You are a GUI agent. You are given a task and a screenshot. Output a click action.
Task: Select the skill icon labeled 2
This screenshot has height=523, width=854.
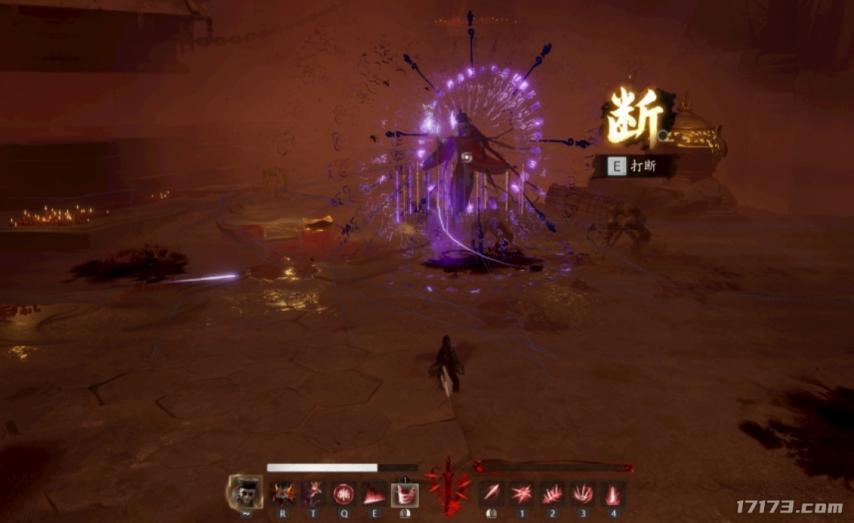551,492
